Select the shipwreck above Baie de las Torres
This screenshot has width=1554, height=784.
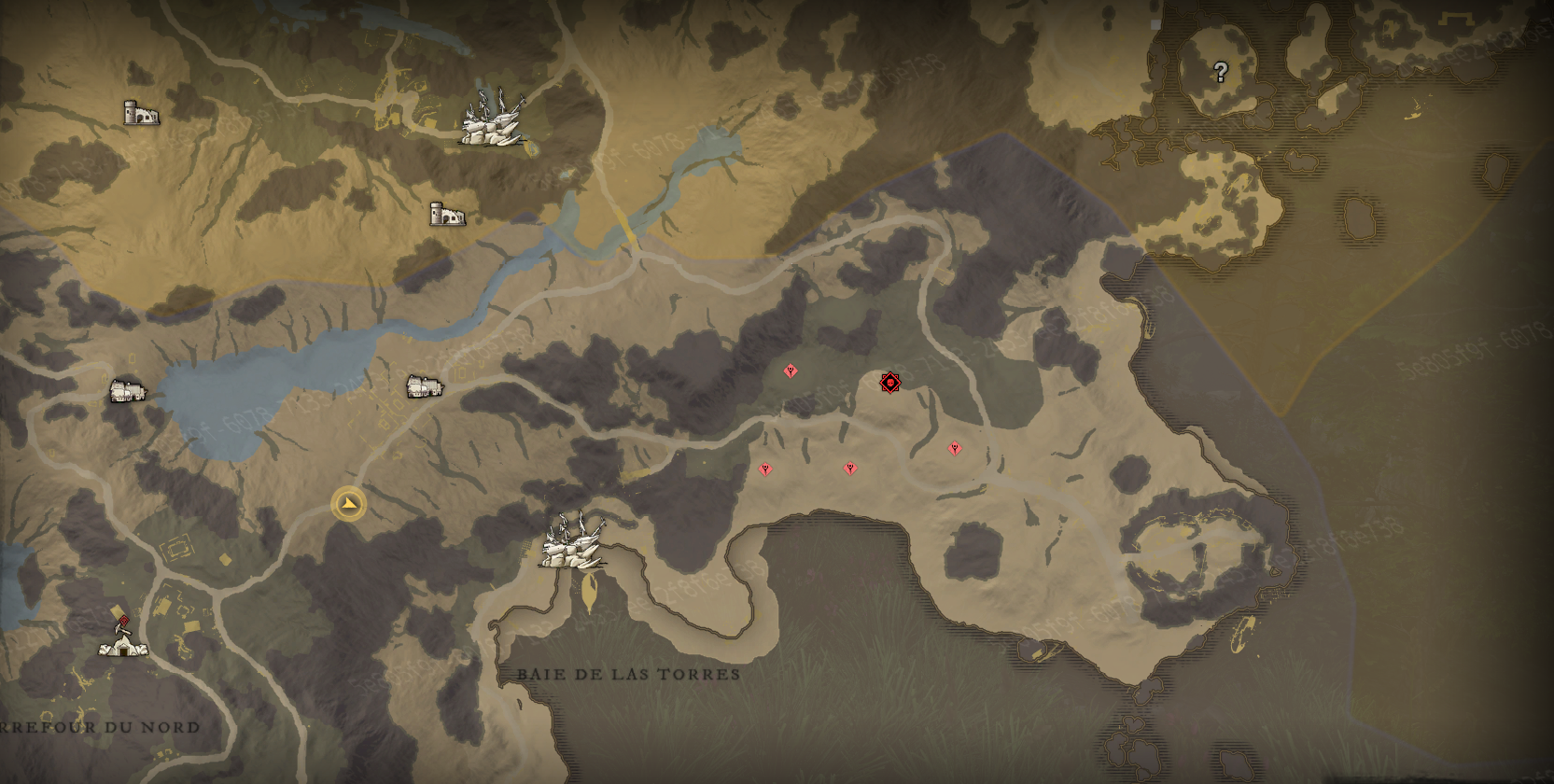coord(573,547)
